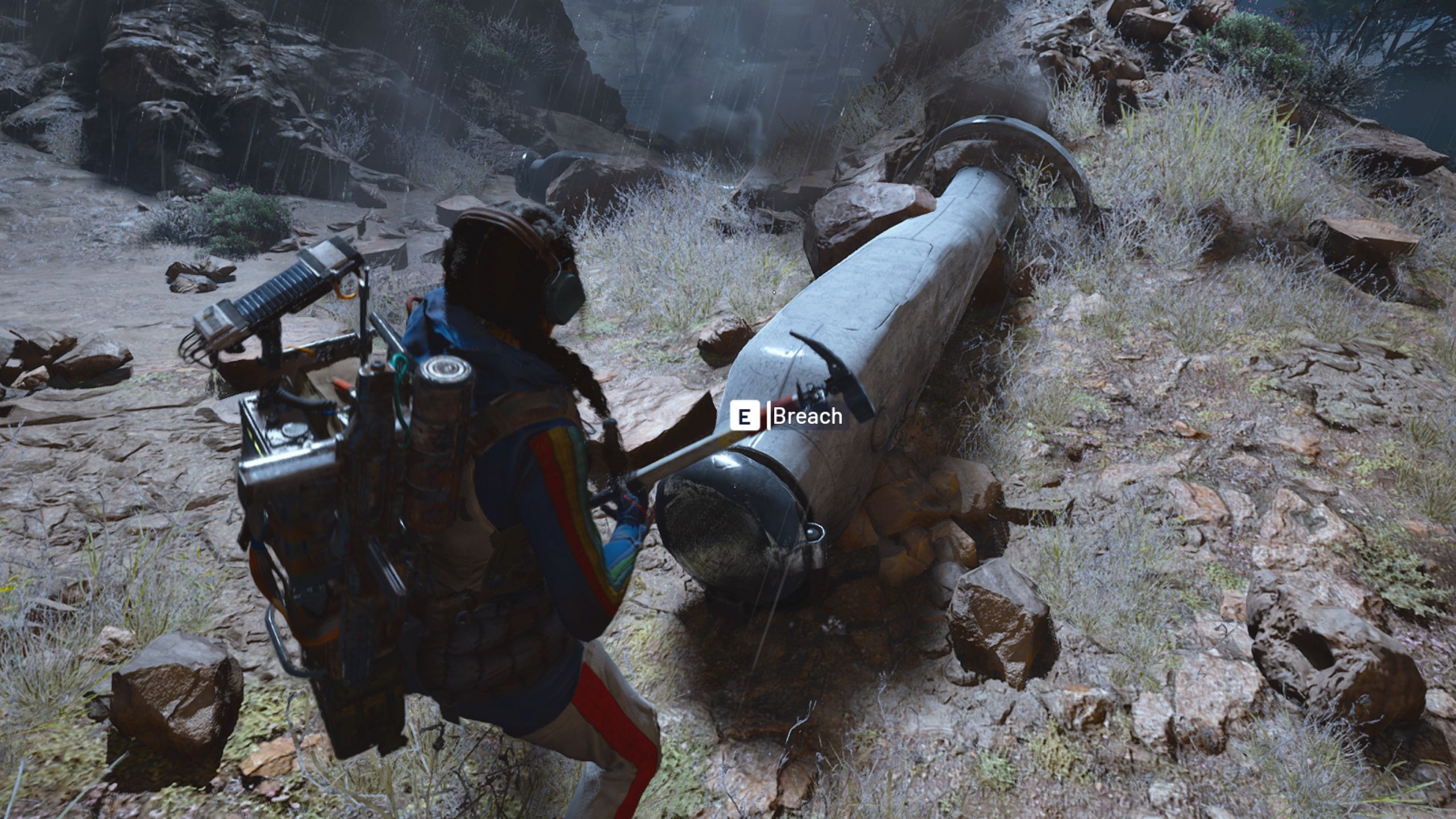This screenshot has width=1456, height=819.
Task: Click the white Breach label text
Action: click(808, 417)
